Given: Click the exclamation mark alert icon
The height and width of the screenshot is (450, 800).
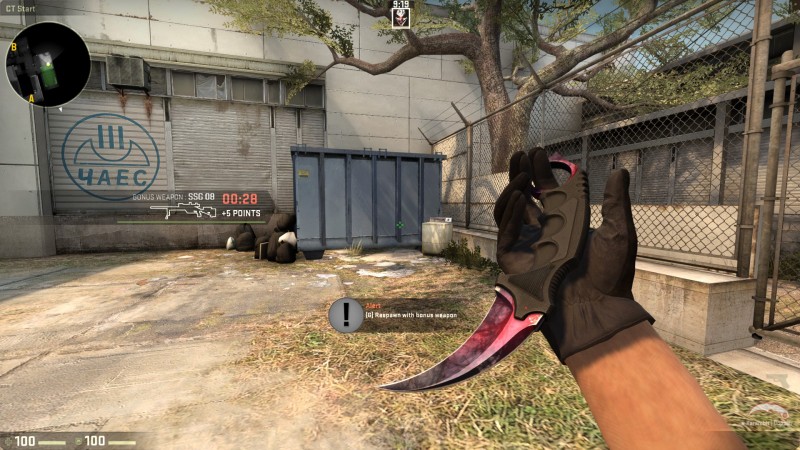Looking at the screenshot, I should [x=346, y=315].
